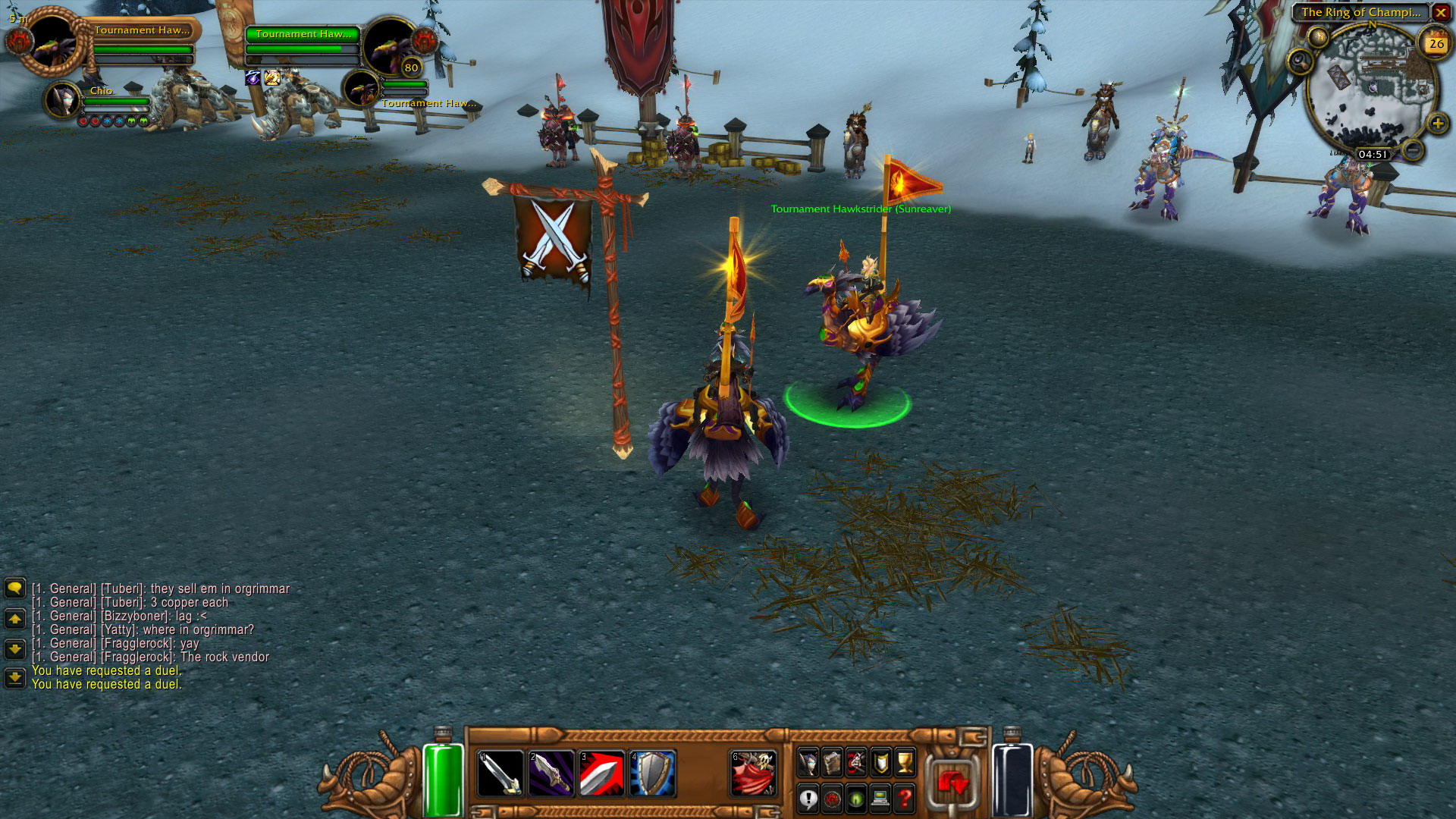Open the character info micro button
This screenshot has width=1456, height=819.
pos(808,762)
